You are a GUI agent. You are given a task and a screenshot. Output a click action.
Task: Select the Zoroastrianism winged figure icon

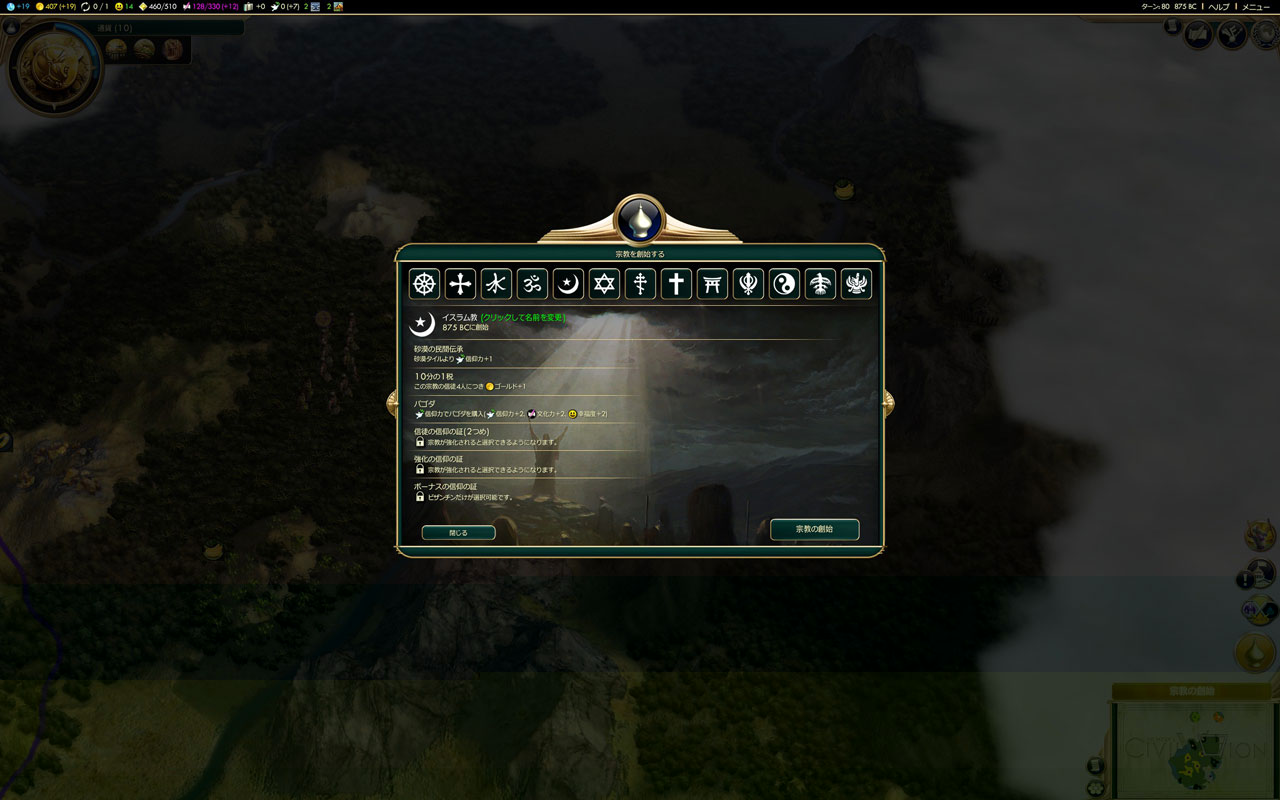click(x=856, y=284)
